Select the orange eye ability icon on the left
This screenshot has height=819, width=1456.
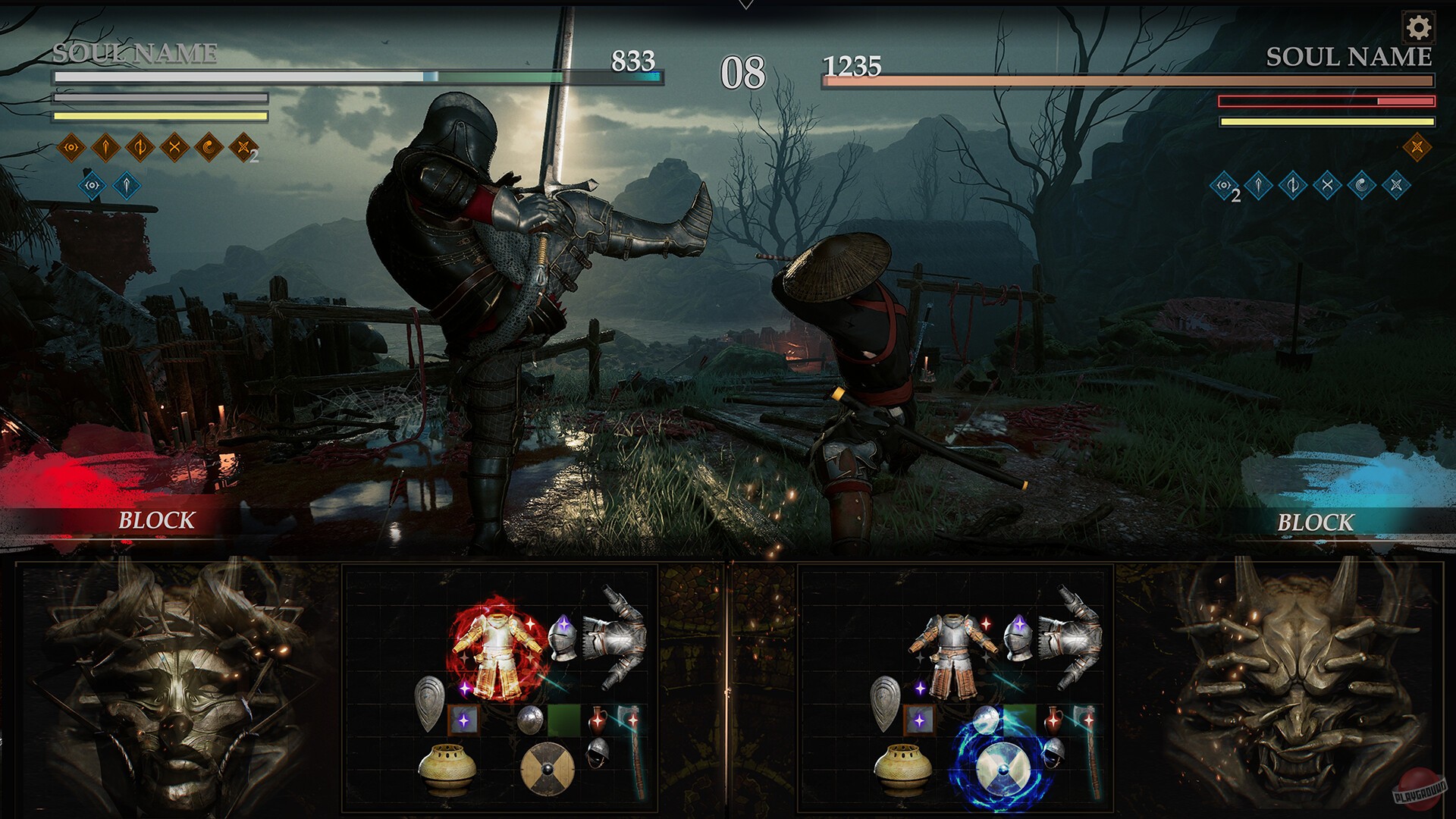pos(71,147)
